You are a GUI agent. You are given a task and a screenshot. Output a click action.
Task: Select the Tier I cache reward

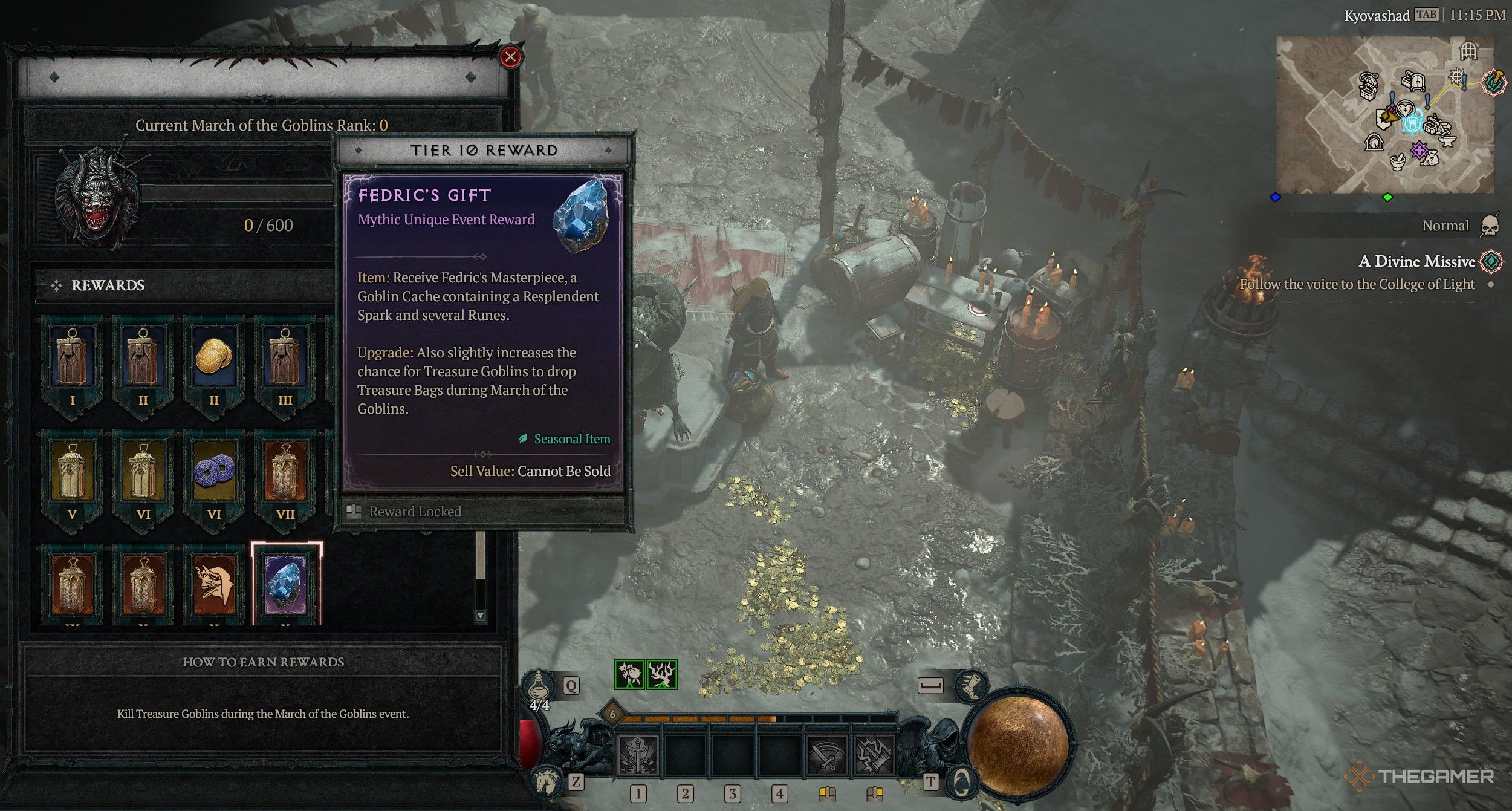pos(72,362)
